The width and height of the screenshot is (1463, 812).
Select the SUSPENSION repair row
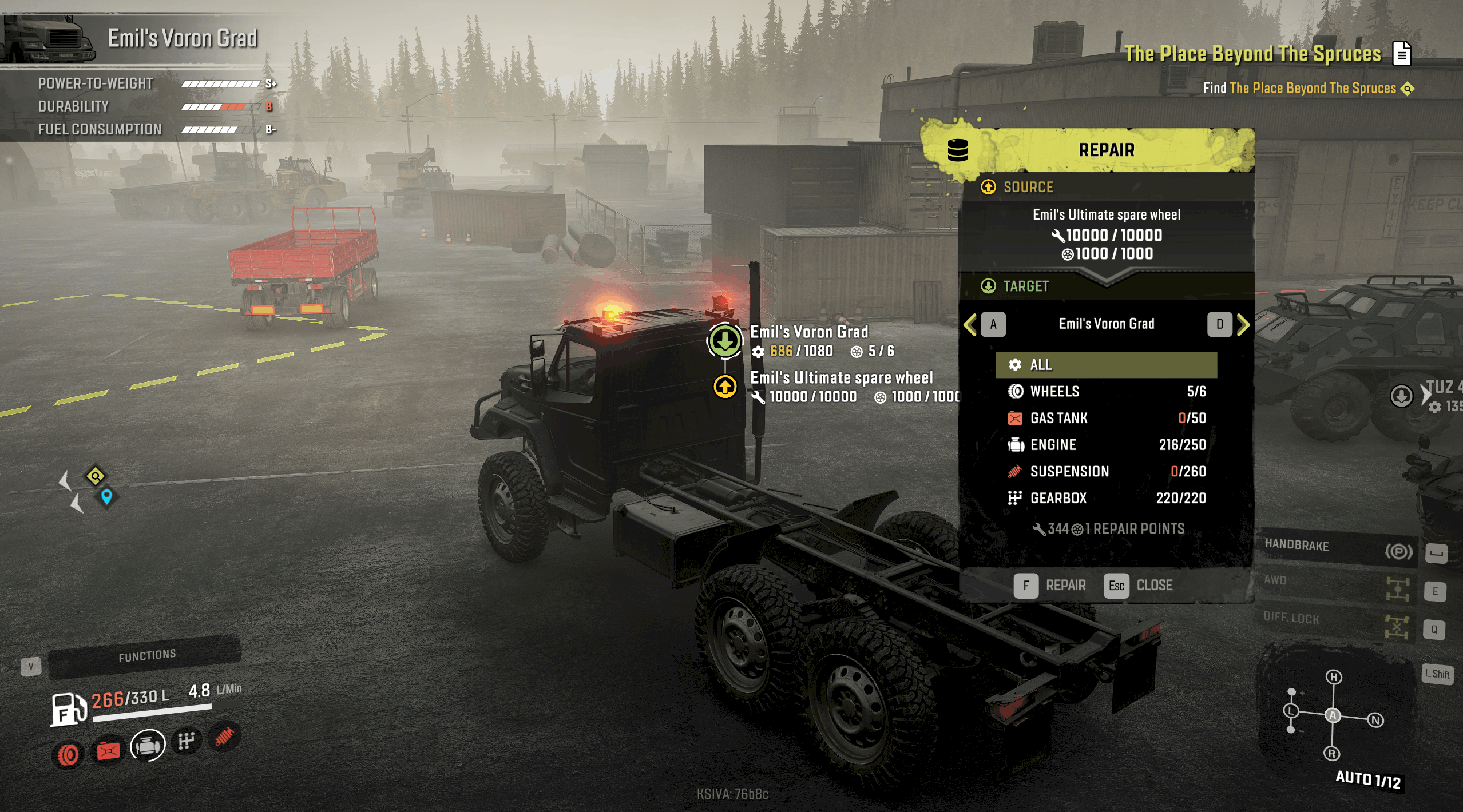point(1106,472)
